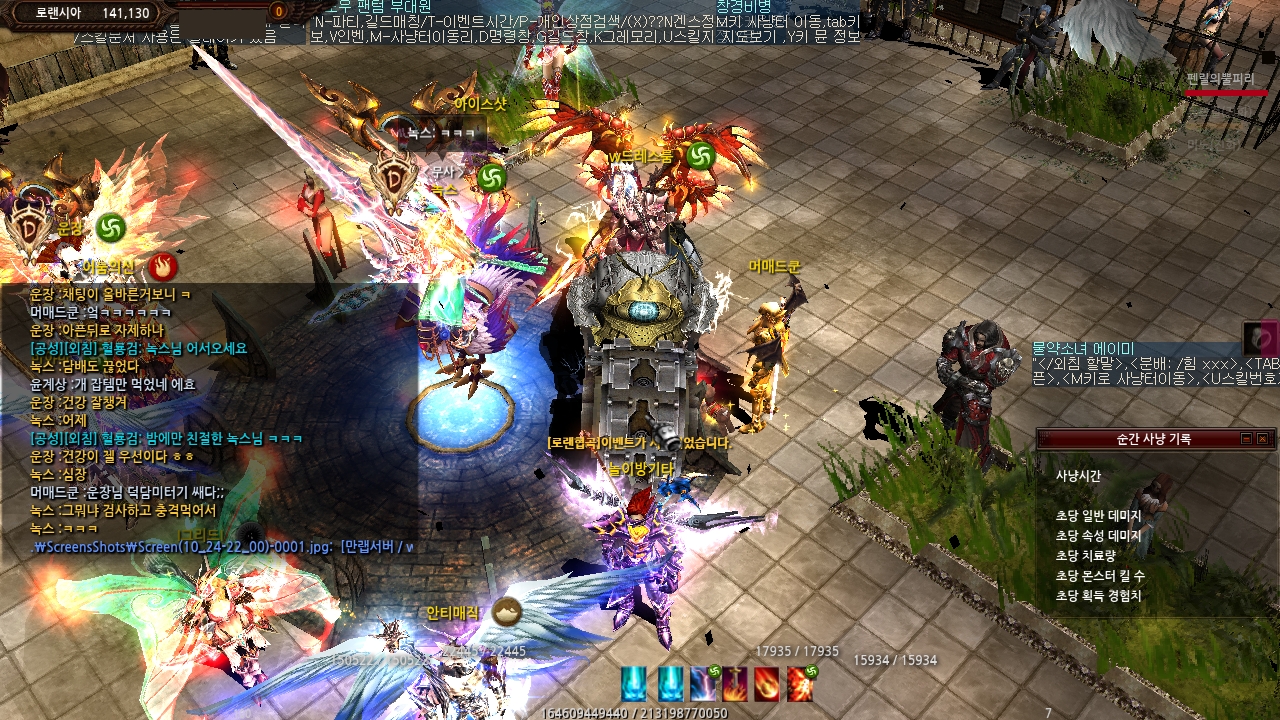The height and width of the screenshot is (720, 1280).
Task: Close the 순간 사냥 기록 panel
Action: [x=1262, y=439]
